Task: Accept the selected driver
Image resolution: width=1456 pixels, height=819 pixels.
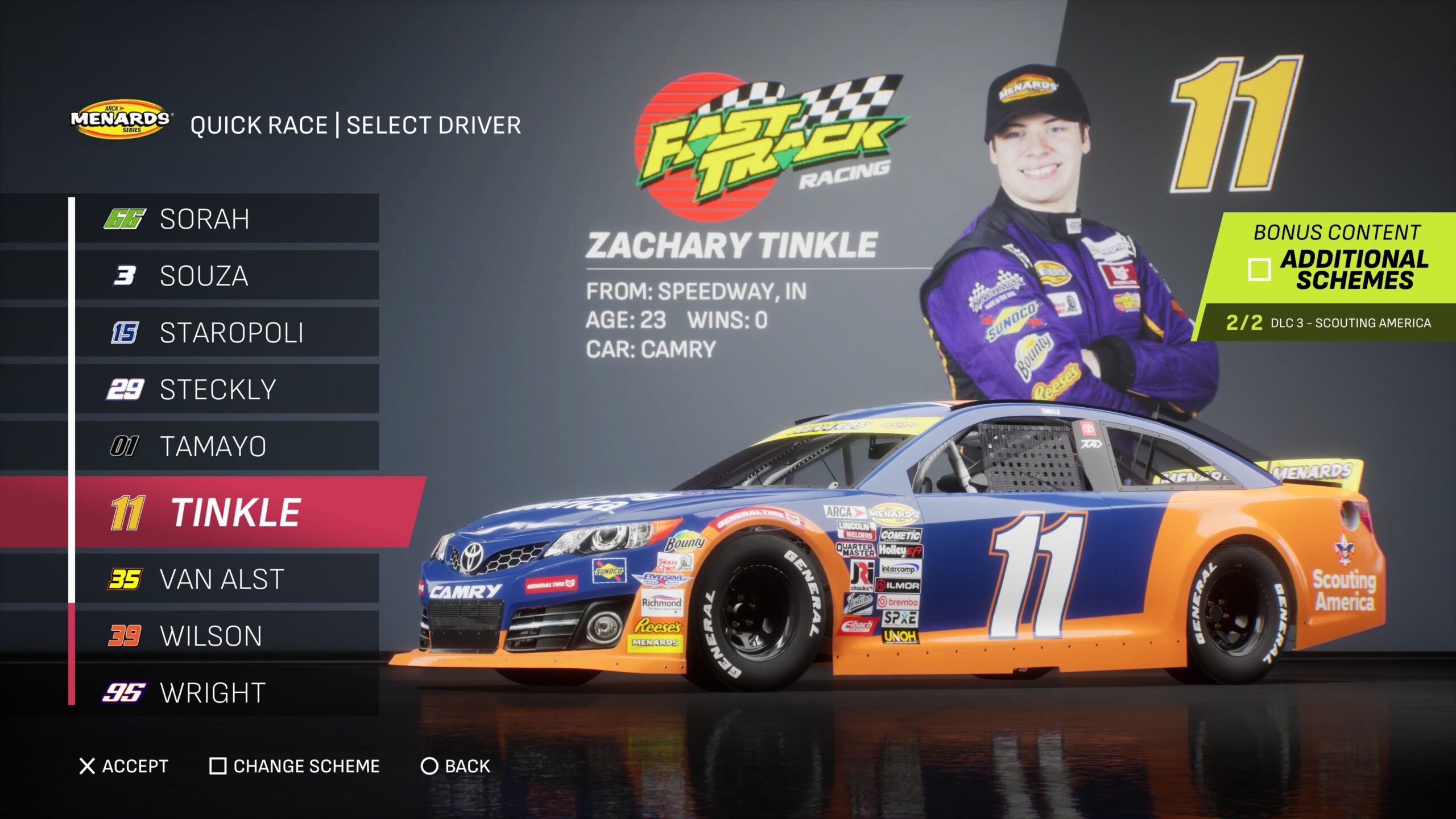Action: tap(125, 766)
